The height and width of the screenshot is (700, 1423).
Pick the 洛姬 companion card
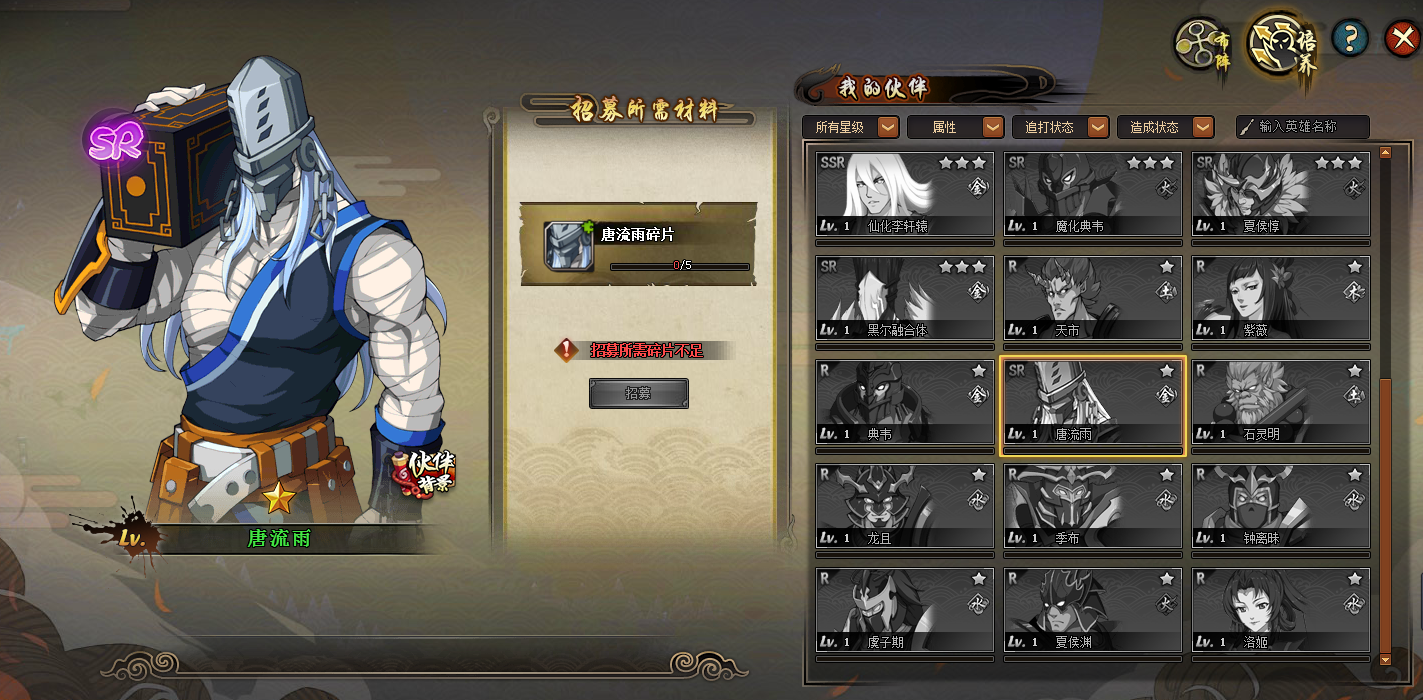[x=1281, y=610]
